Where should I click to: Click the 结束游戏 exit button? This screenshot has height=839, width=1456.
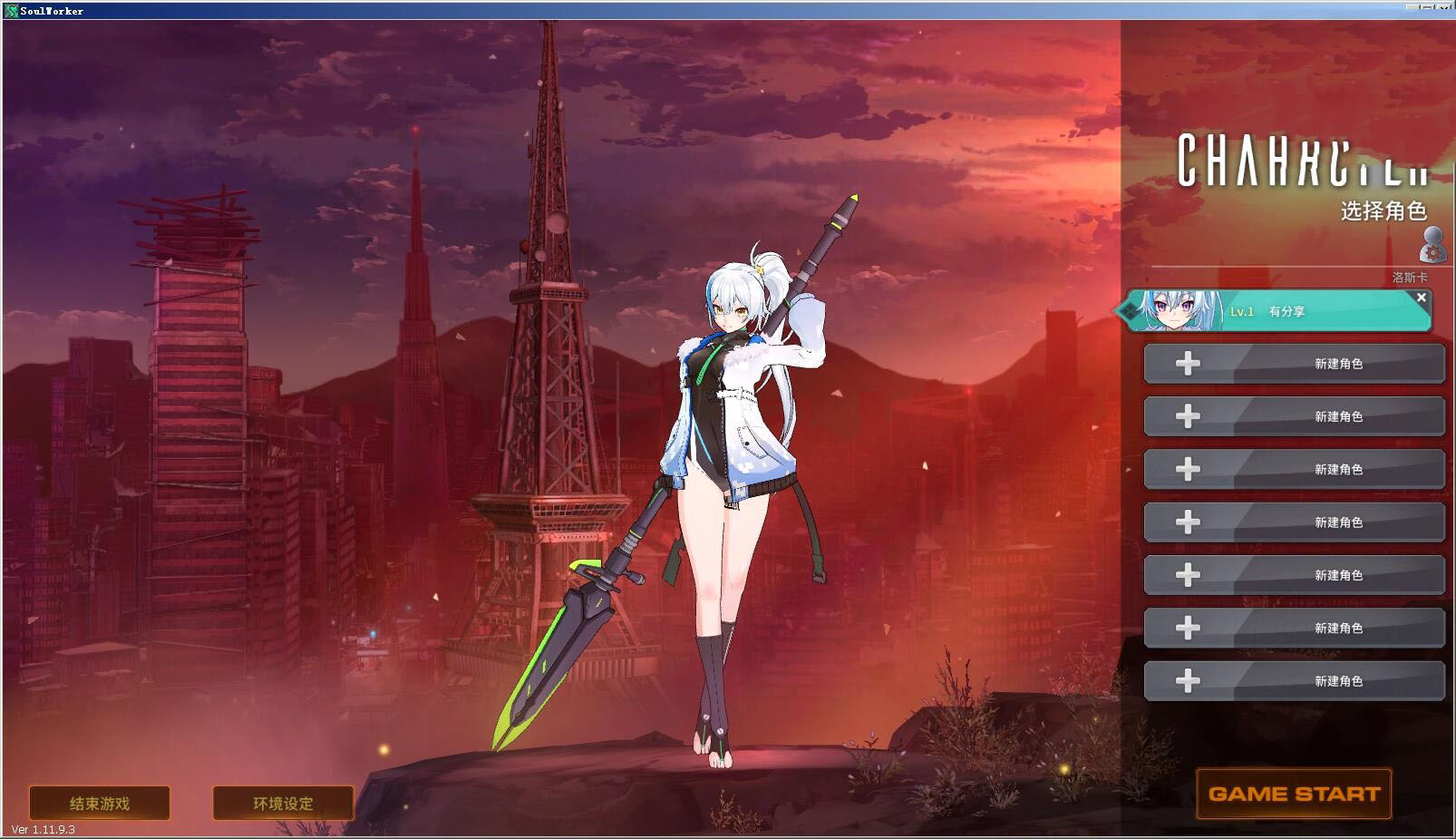tap(100, 803)
